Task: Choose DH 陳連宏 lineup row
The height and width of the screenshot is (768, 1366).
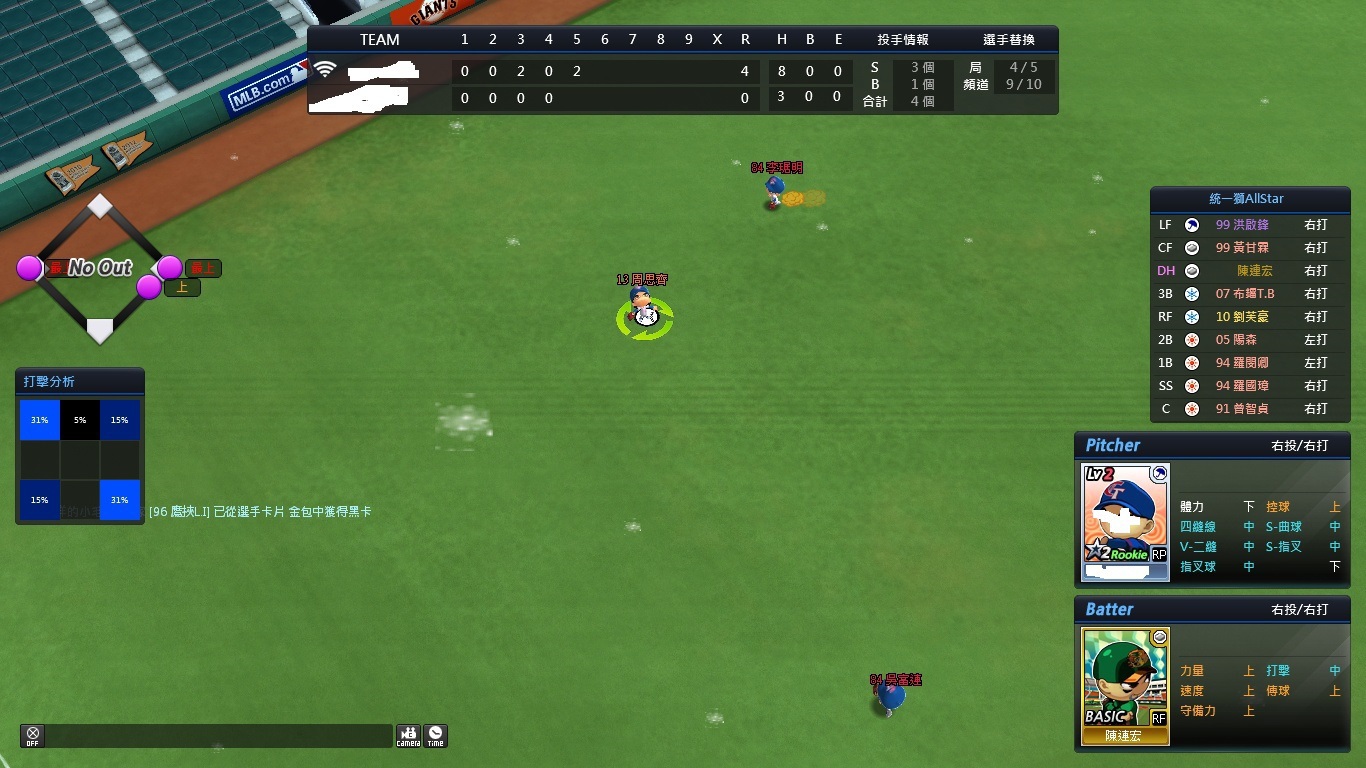Action: (x=1250, y=271)
